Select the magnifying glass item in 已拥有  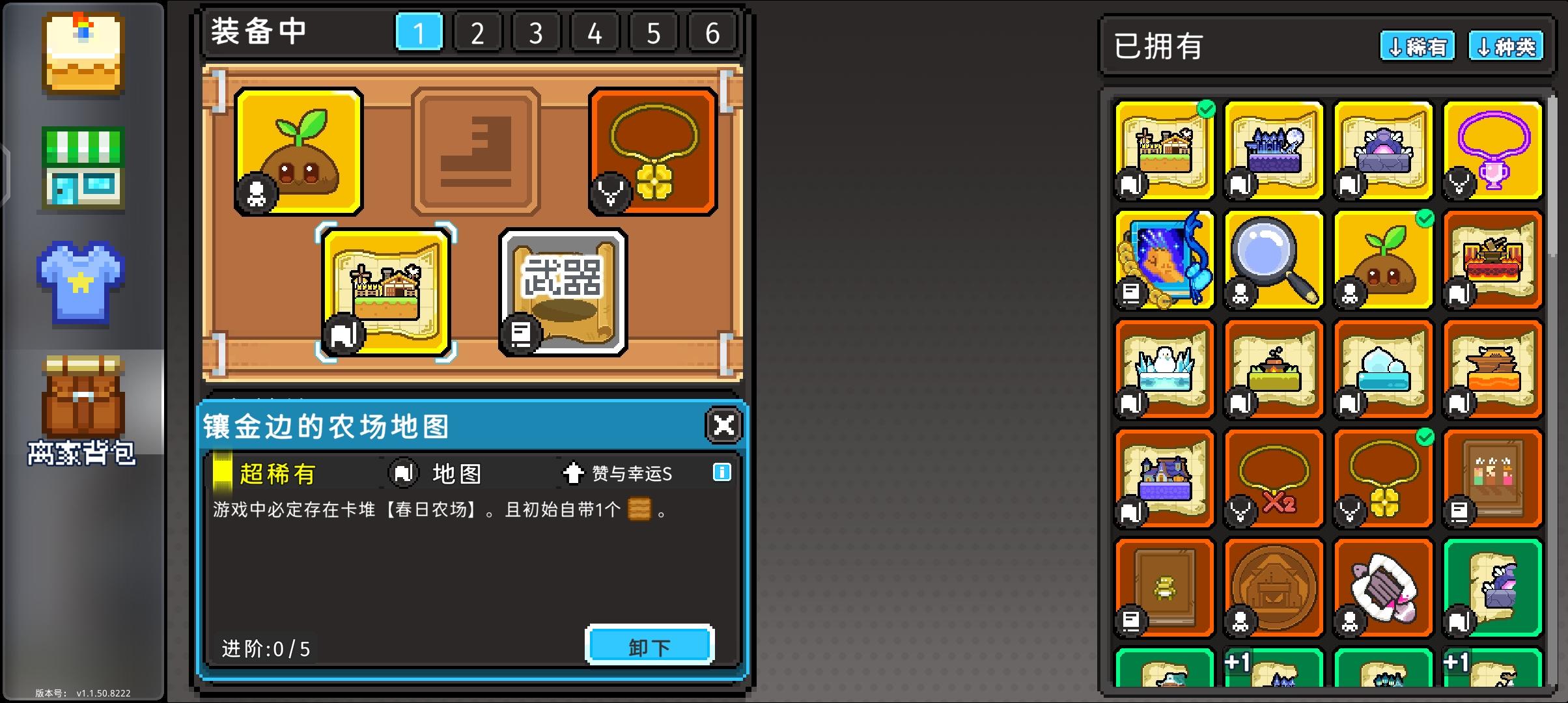[x=1273, y=259]
